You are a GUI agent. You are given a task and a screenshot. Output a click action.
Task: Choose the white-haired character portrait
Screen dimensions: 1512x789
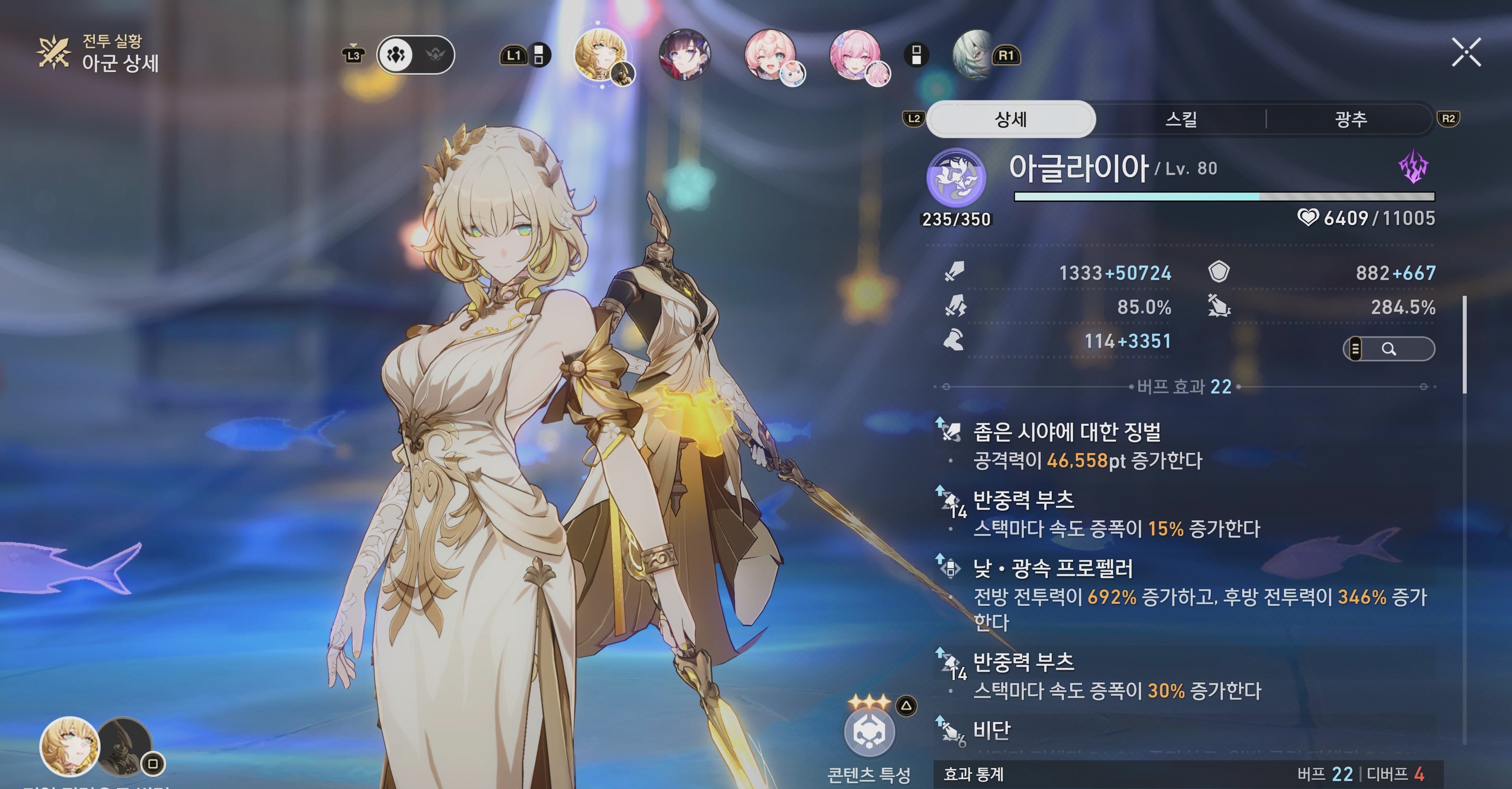(x=973, y=55)
